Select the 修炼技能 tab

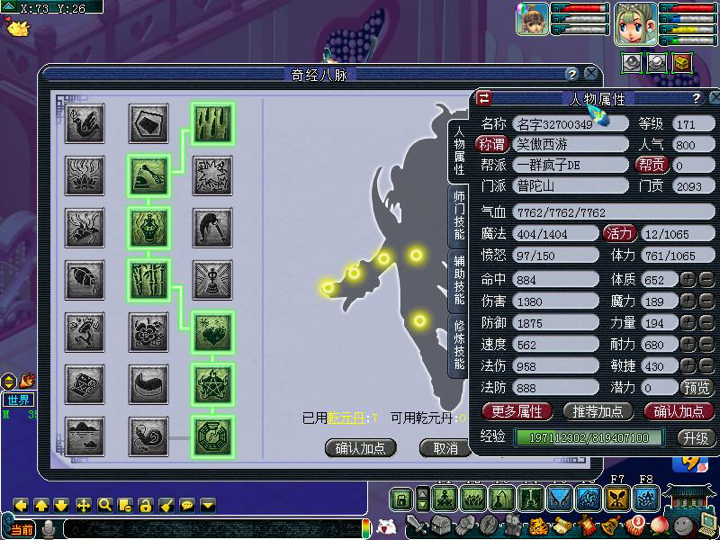(459, 345)
